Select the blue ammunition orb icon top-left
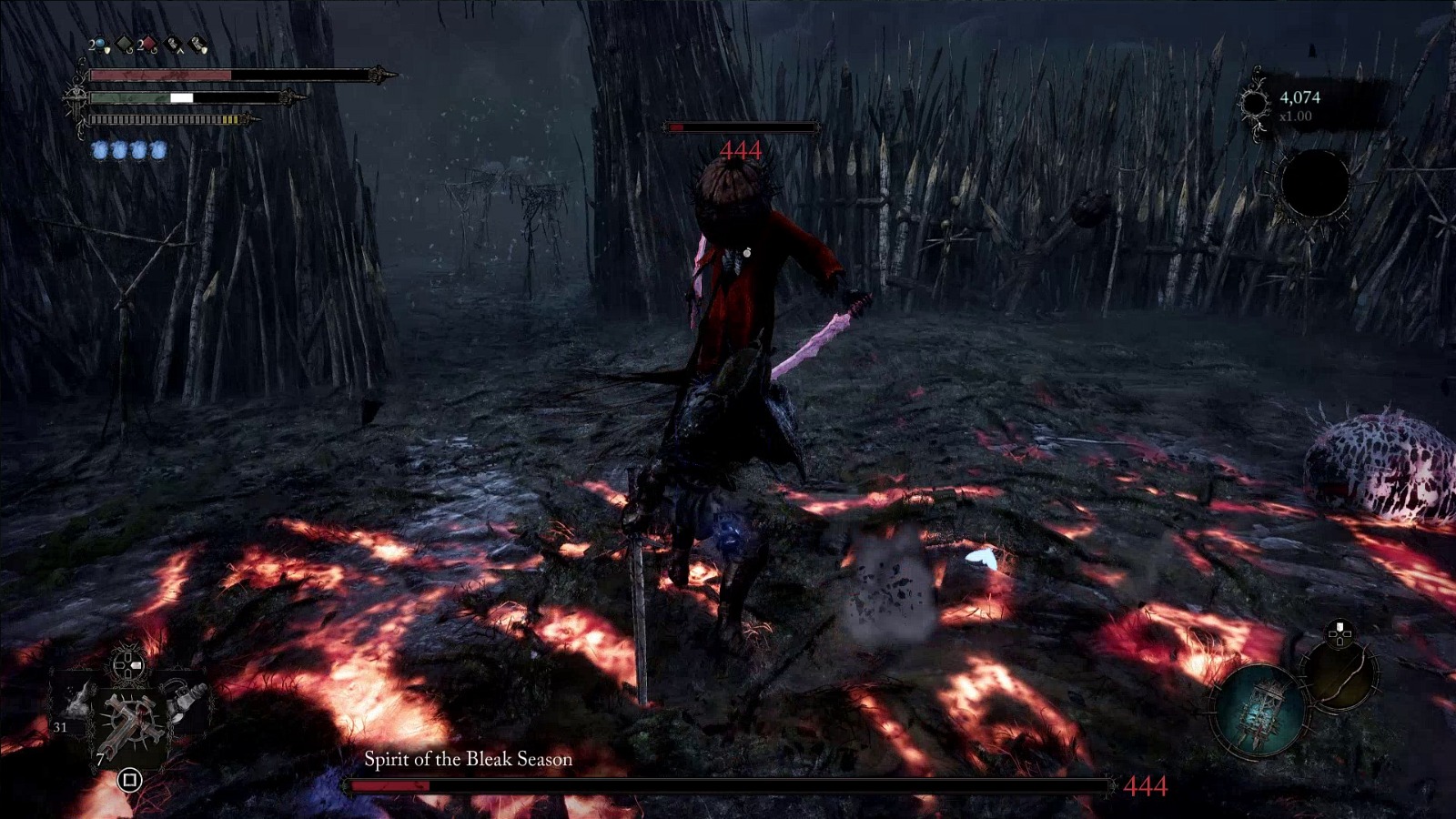This screenshot has height=819, width=1456. [x=98, y=43]
